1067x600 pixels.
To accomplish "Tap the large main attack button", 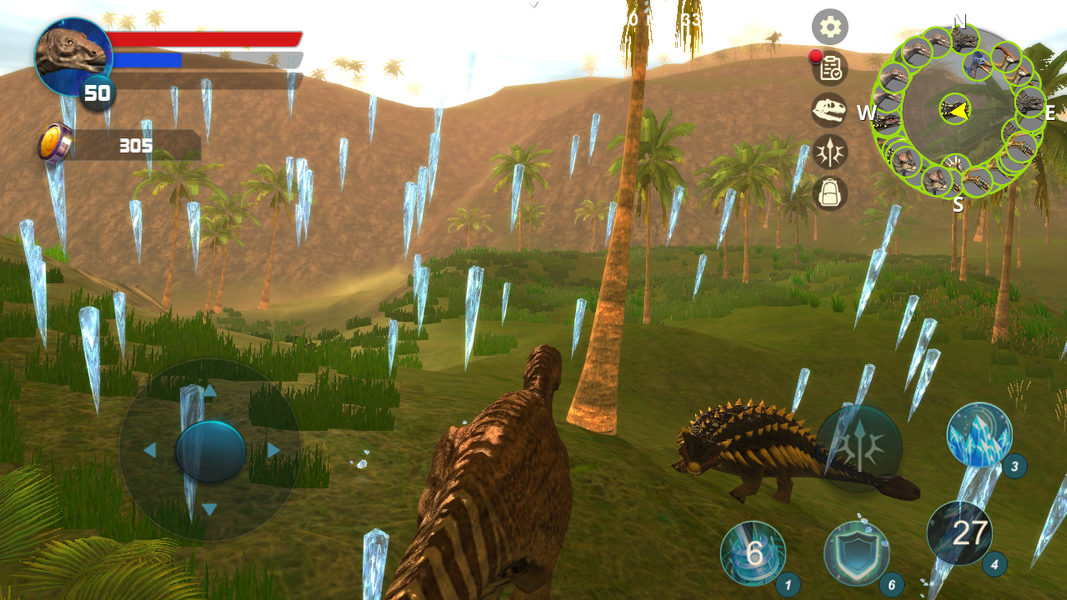I will [859, 447].
